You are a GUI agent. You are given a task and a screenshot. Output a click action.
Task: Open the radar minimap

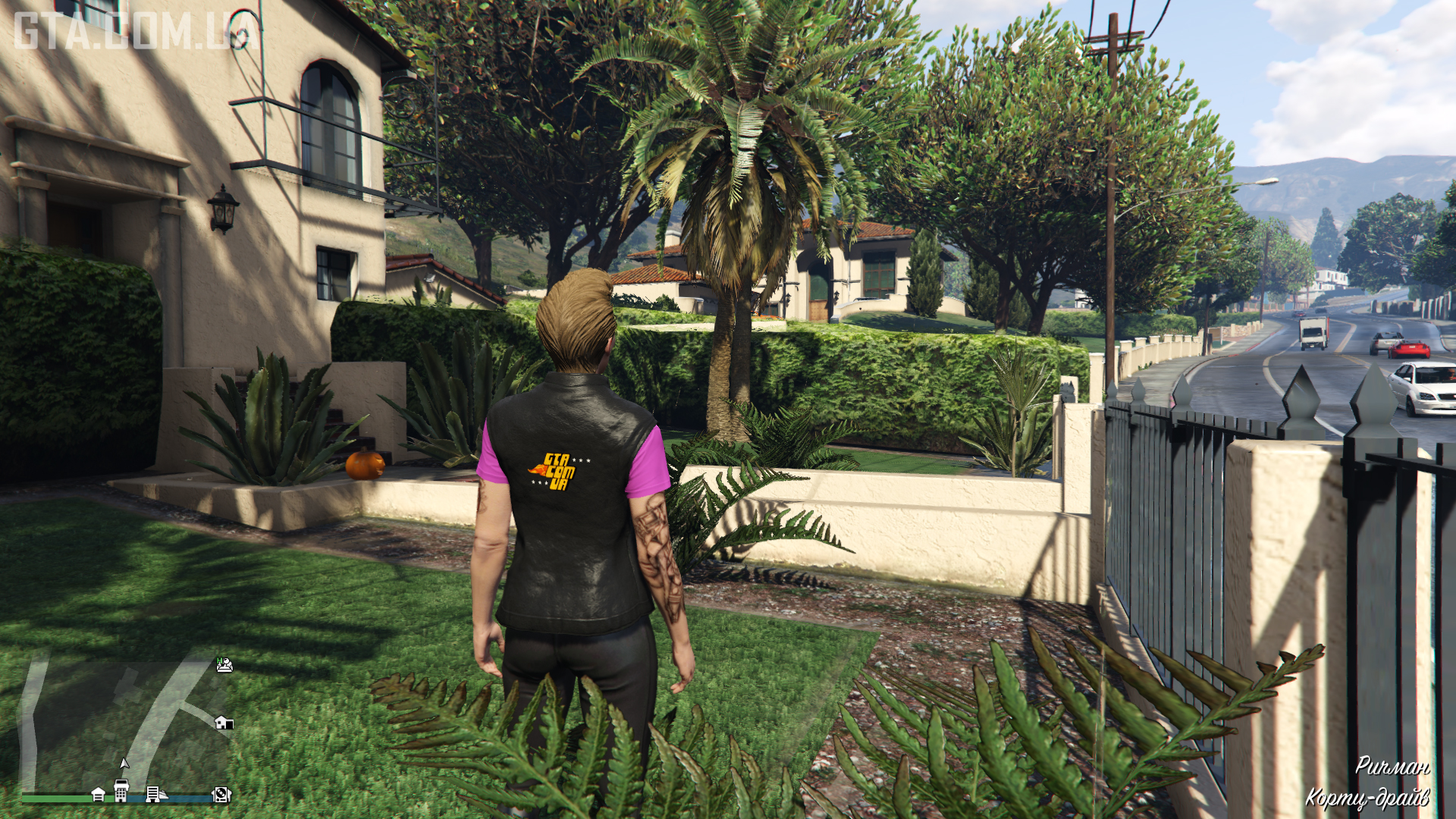(125, 724)
